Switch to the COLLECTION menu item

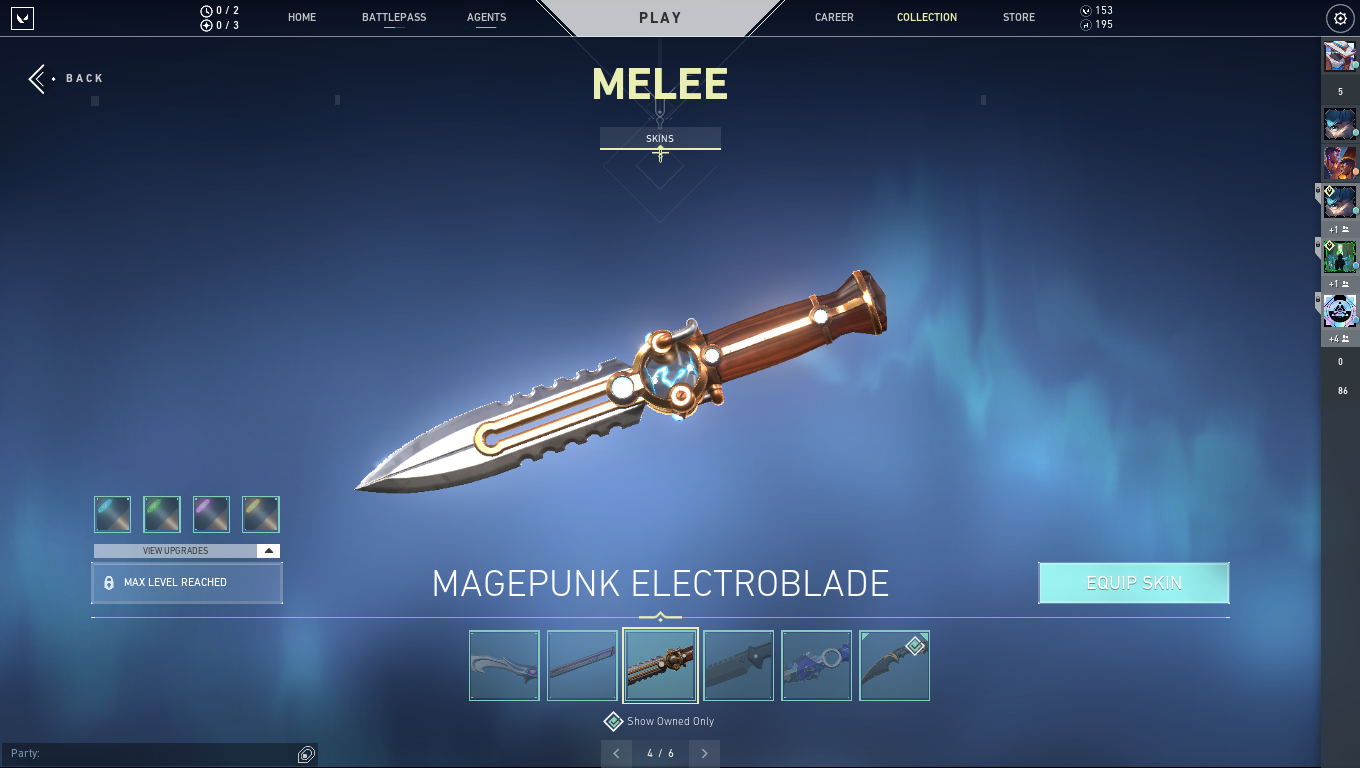(x=926, y=17)
